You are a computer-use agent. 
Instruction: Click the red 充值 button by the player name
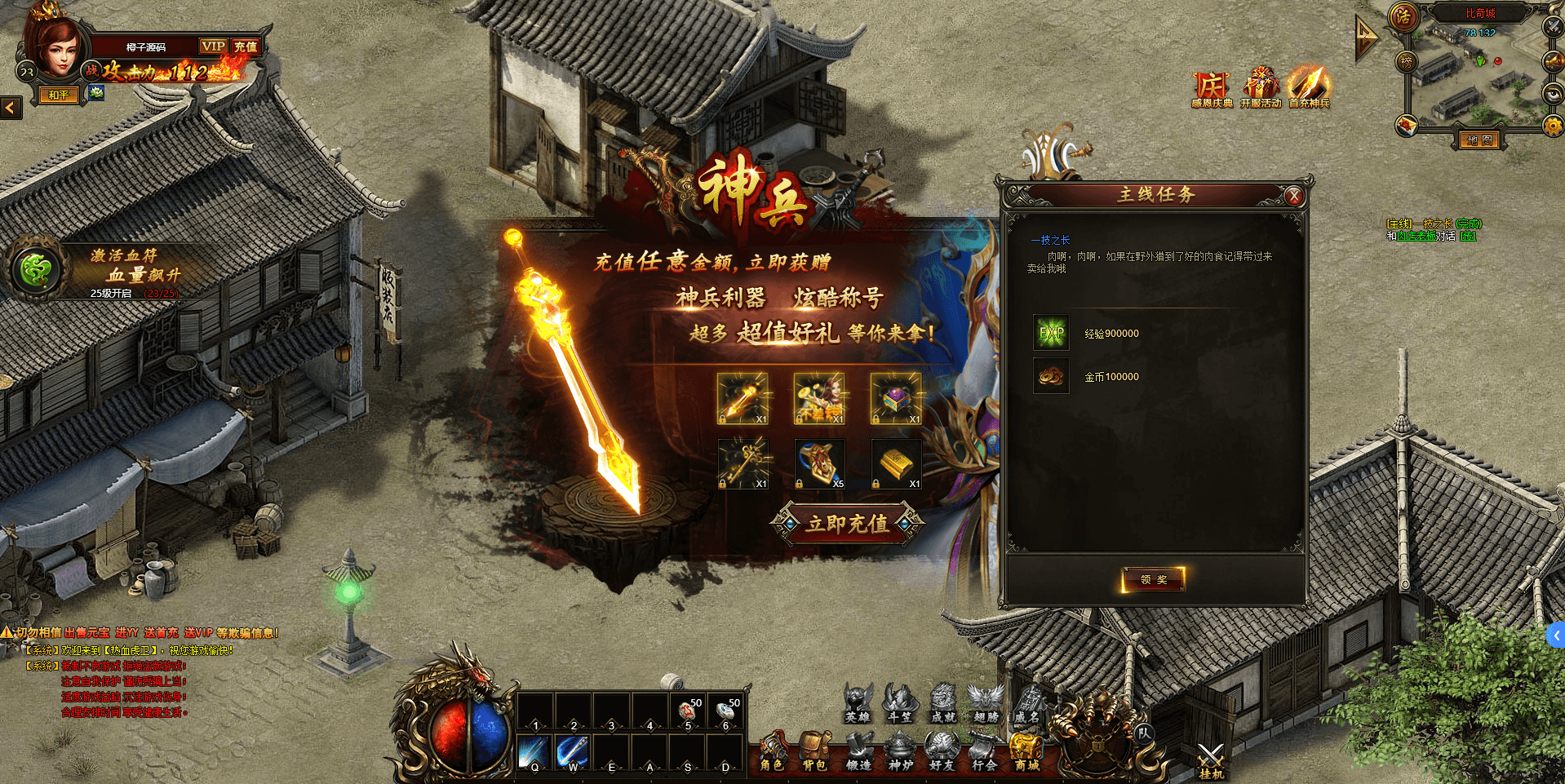point(246,47)
